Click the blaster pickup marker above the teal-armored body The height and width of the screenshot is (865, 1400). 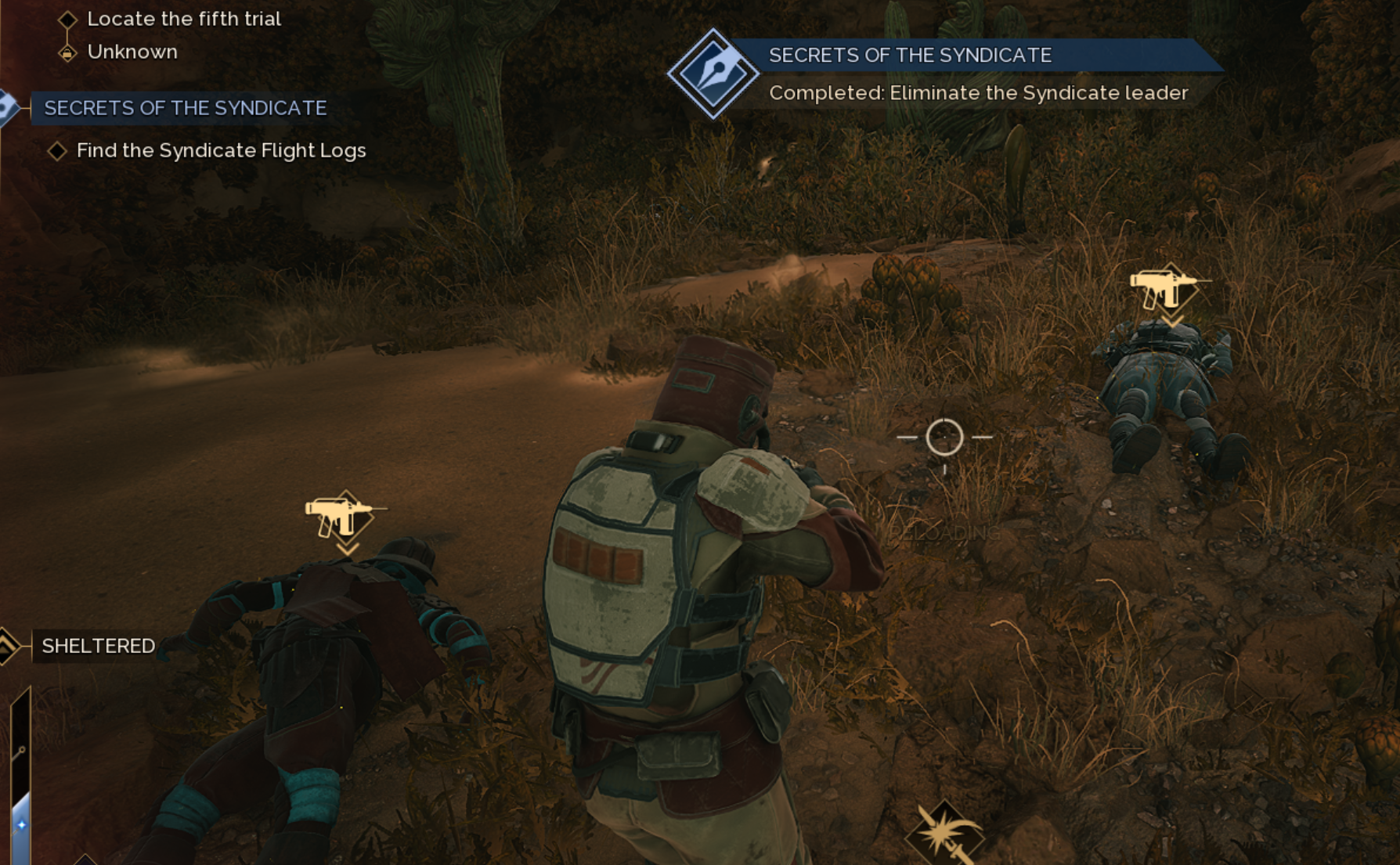(x=345, y=517)
